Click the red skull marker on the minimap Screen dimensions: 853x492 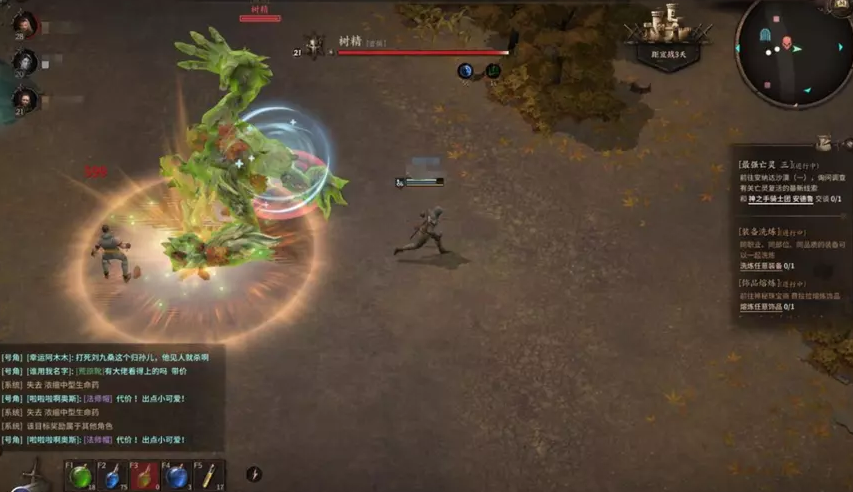(x=786, y=43)
